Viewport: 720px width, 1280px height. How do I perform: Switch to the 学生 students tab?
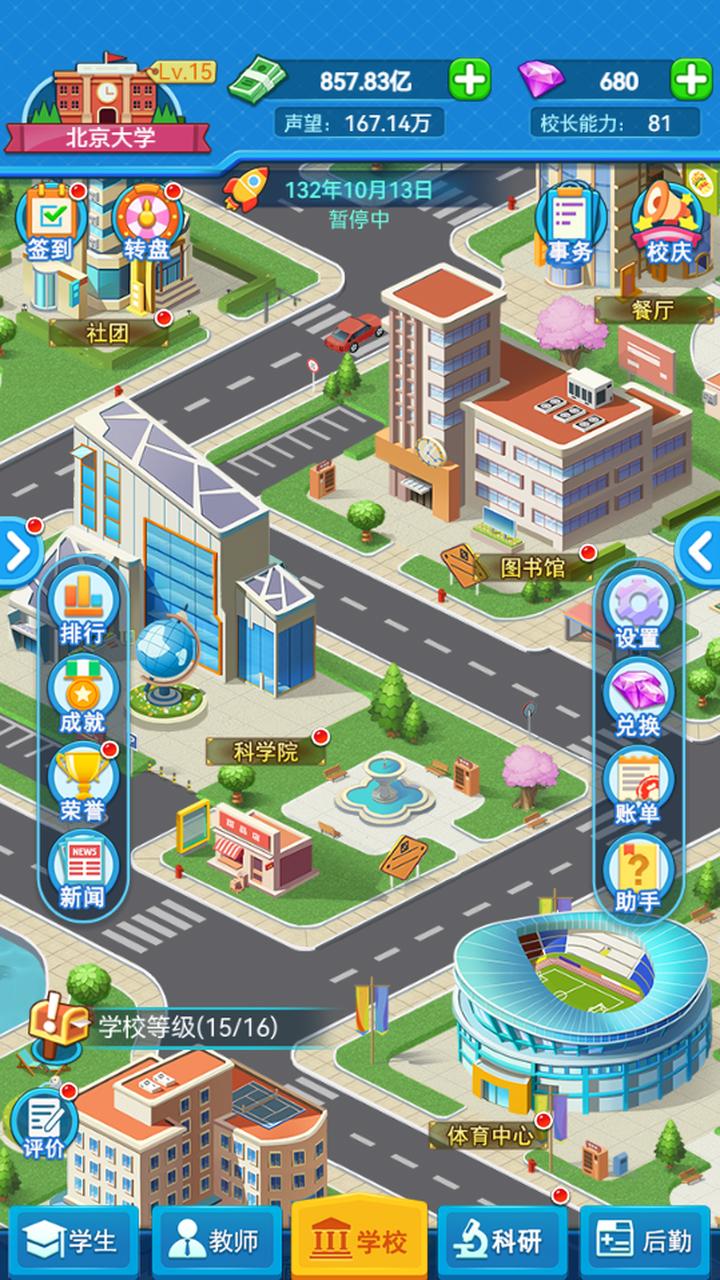click(72, 1242)
